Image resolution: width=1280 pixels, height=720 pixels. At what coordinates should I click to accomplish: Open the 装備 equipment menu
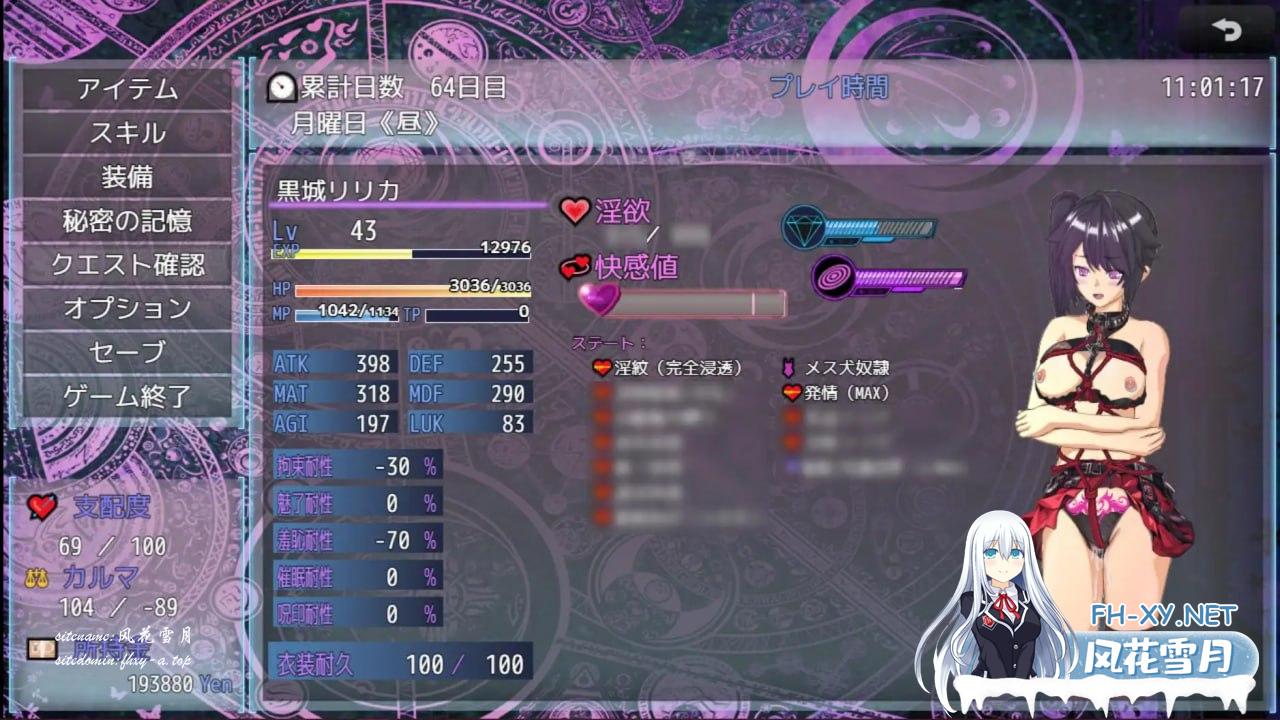click(x=127, y=177)
